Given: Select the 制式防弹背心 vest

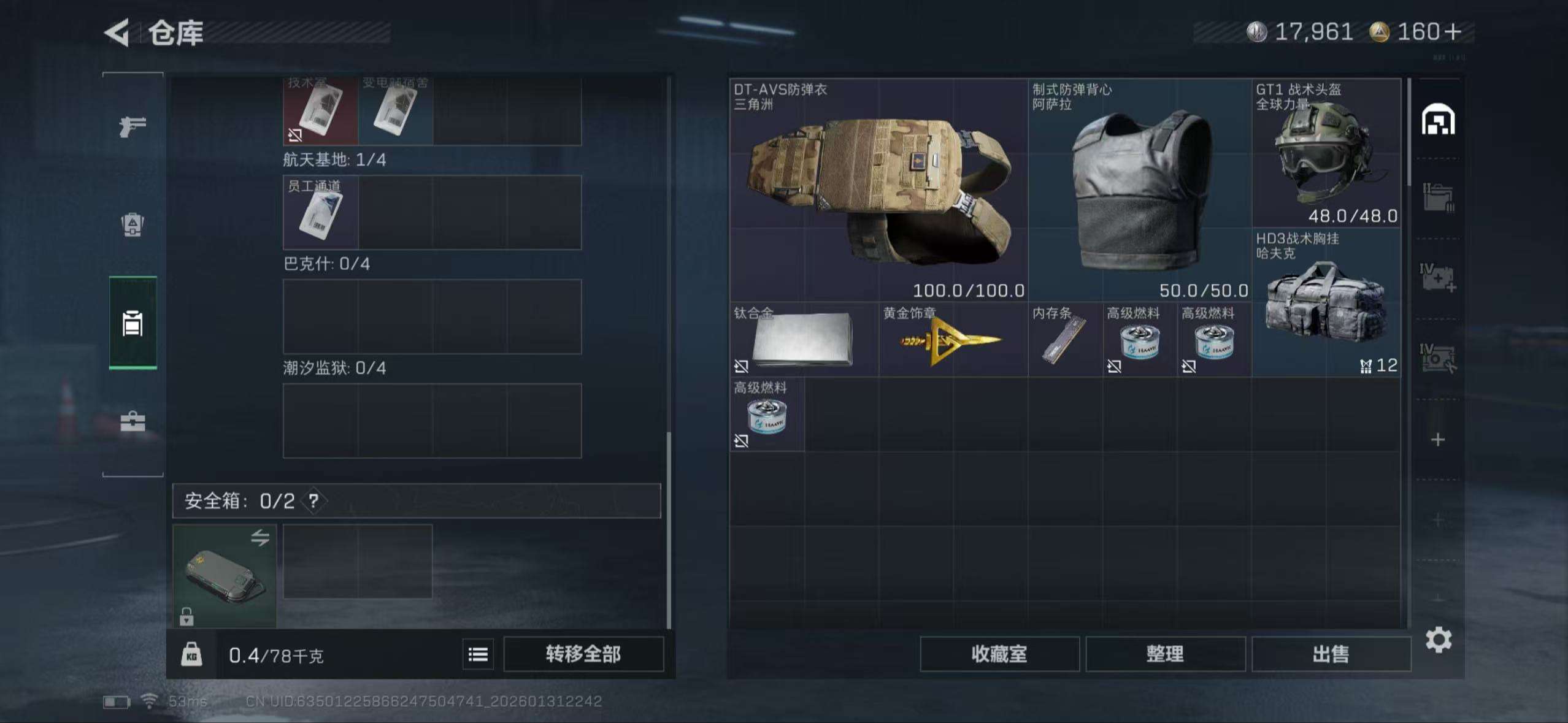Looking at the screenshot, I should 1140,190.
